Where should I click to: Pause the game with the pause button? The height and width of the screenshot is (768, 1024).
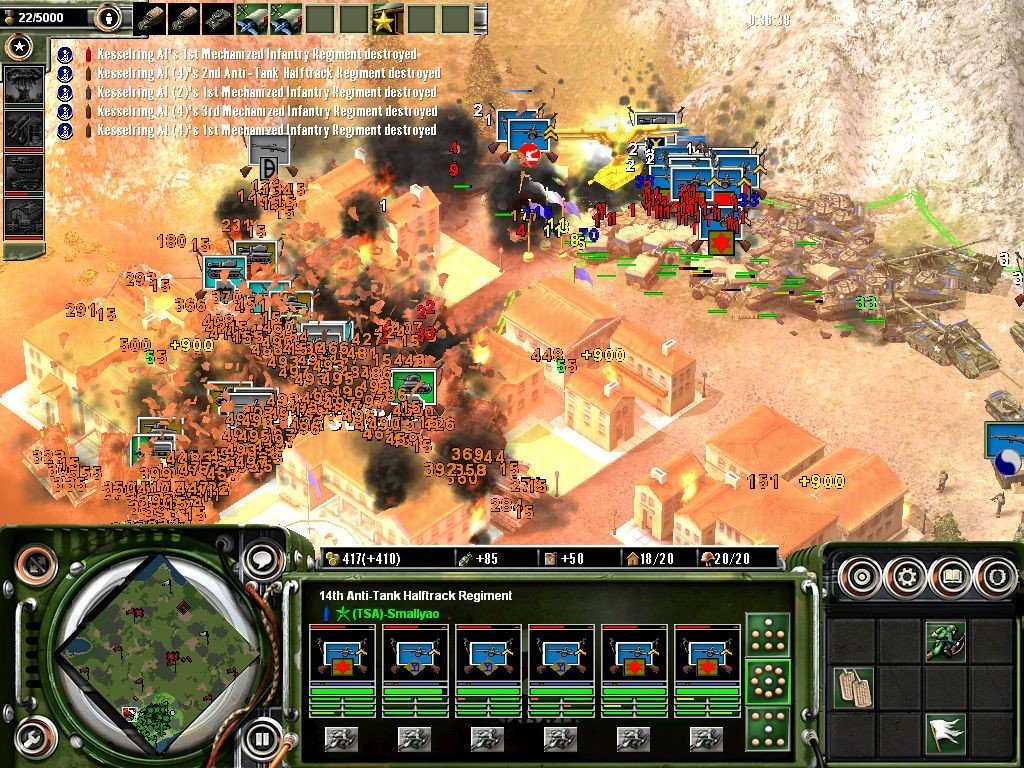pos(263,741)
